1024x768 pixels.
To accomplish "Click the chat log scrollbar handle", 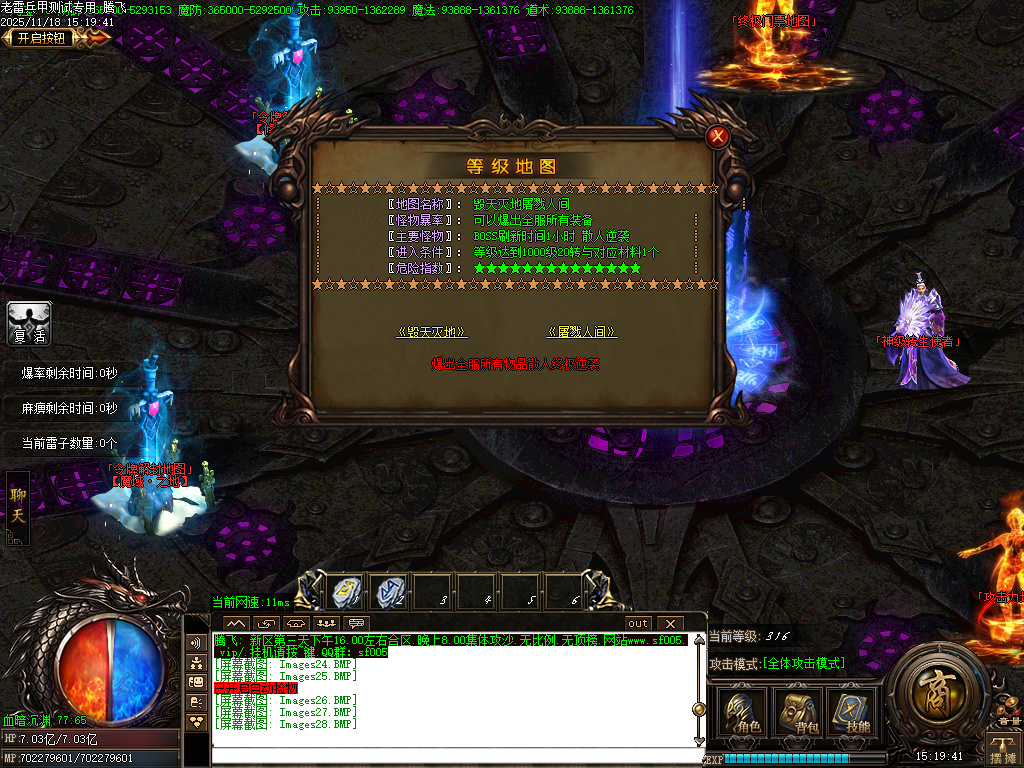I will 699,710.
